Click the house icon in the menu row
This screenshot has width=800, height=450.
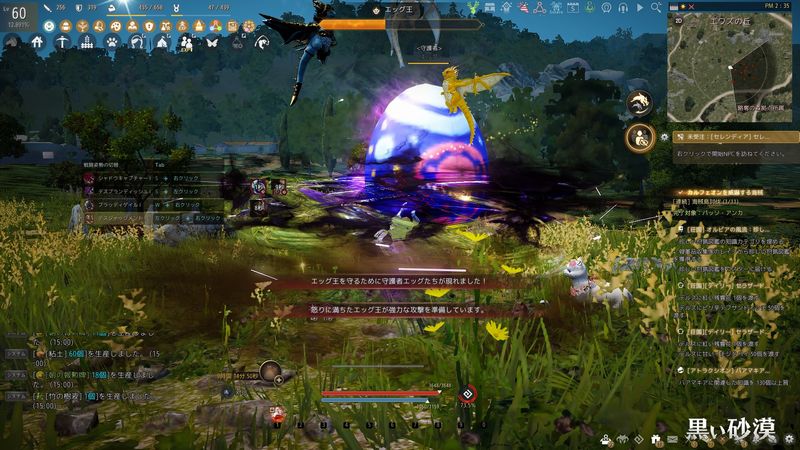click(37, 42)
